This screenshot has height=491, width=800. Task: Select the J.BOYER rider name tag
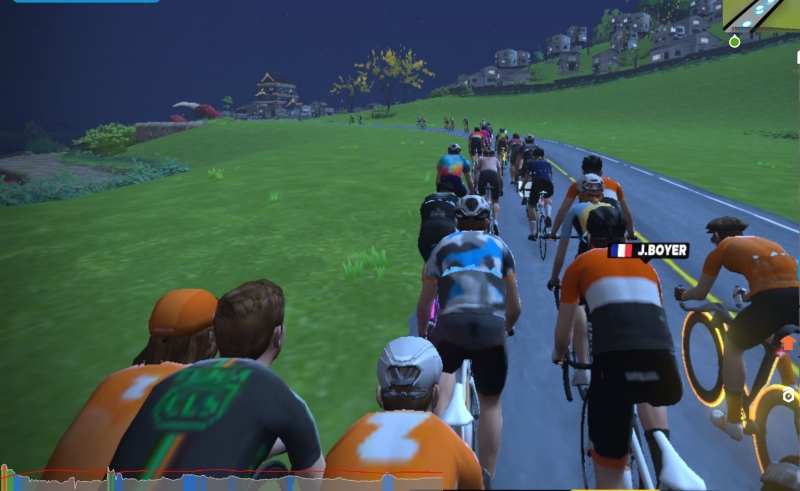[x=648, y=250]
